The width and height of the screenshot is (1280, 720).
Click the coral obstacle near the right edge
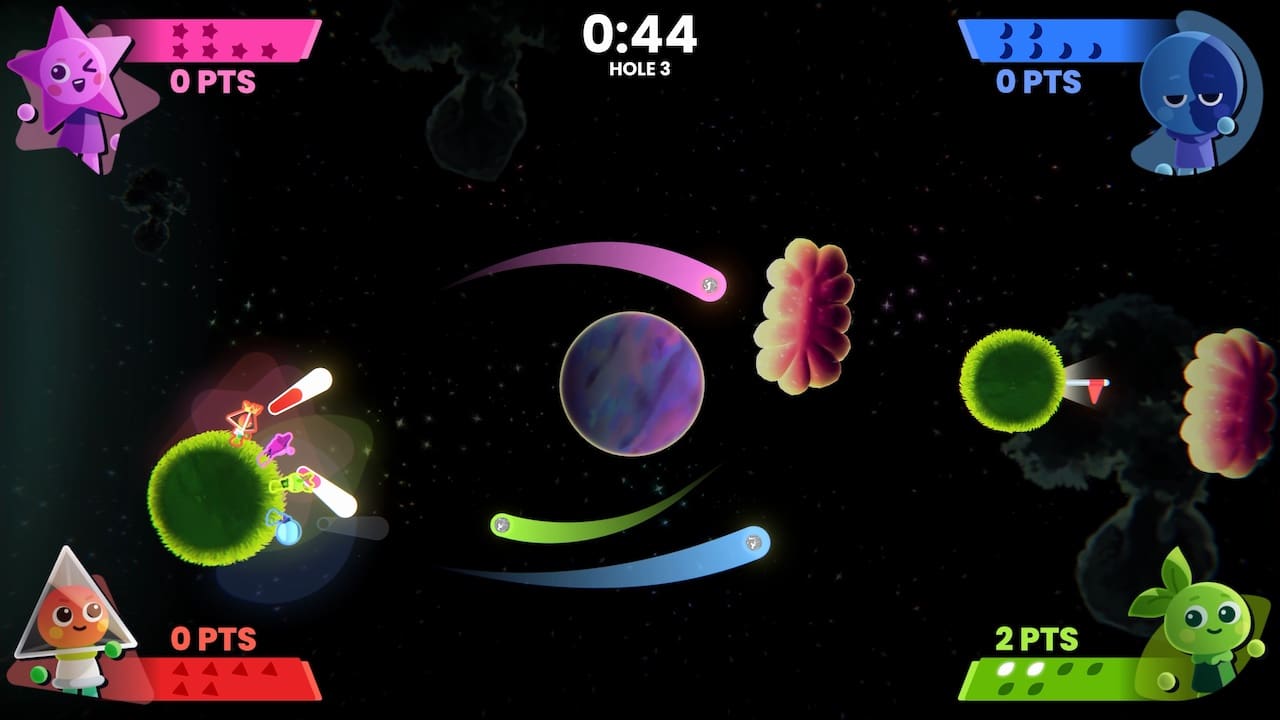click(1225, 400)
